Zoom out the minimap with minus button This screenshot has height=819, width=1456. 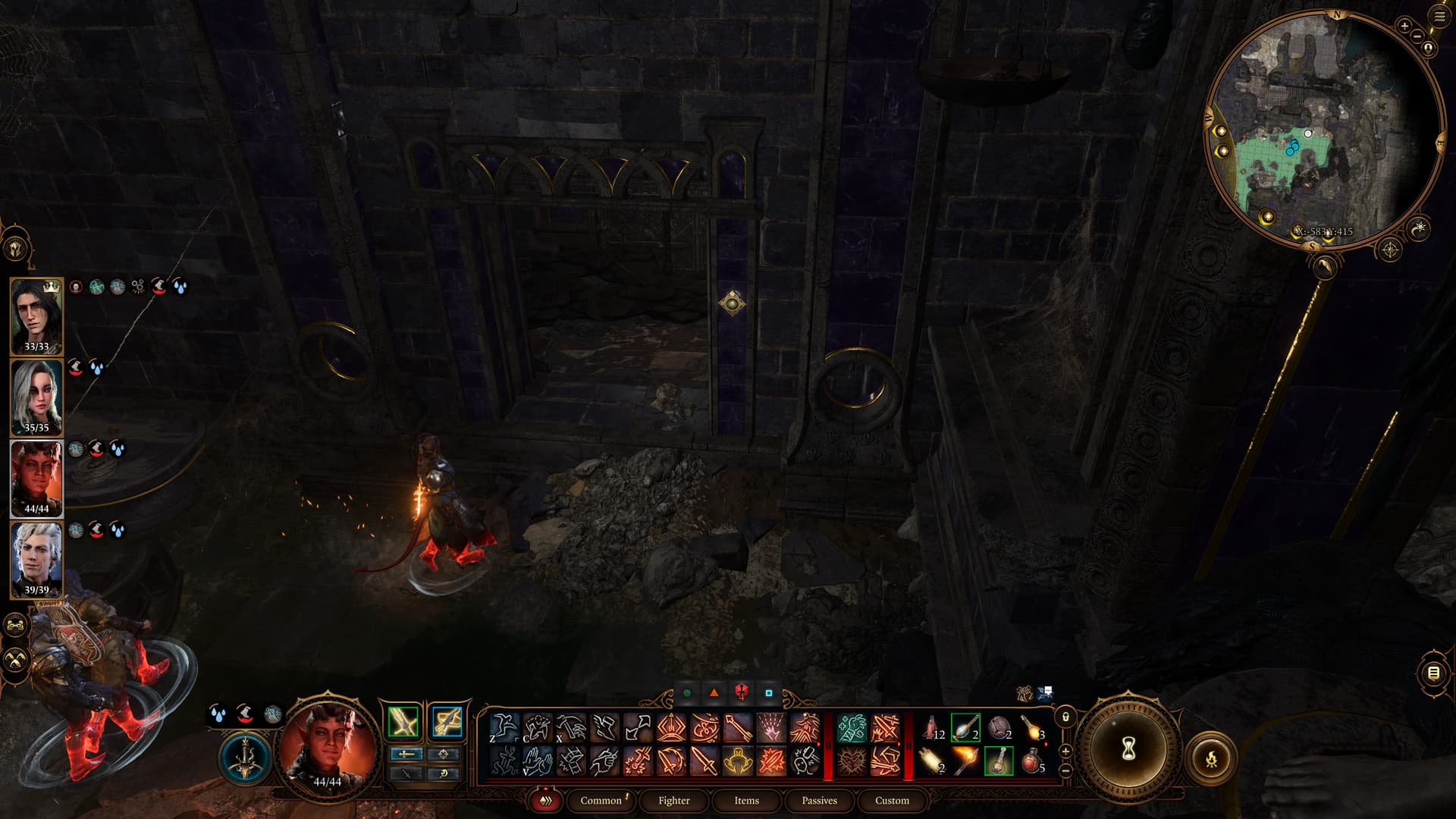tap(1416, 36)
